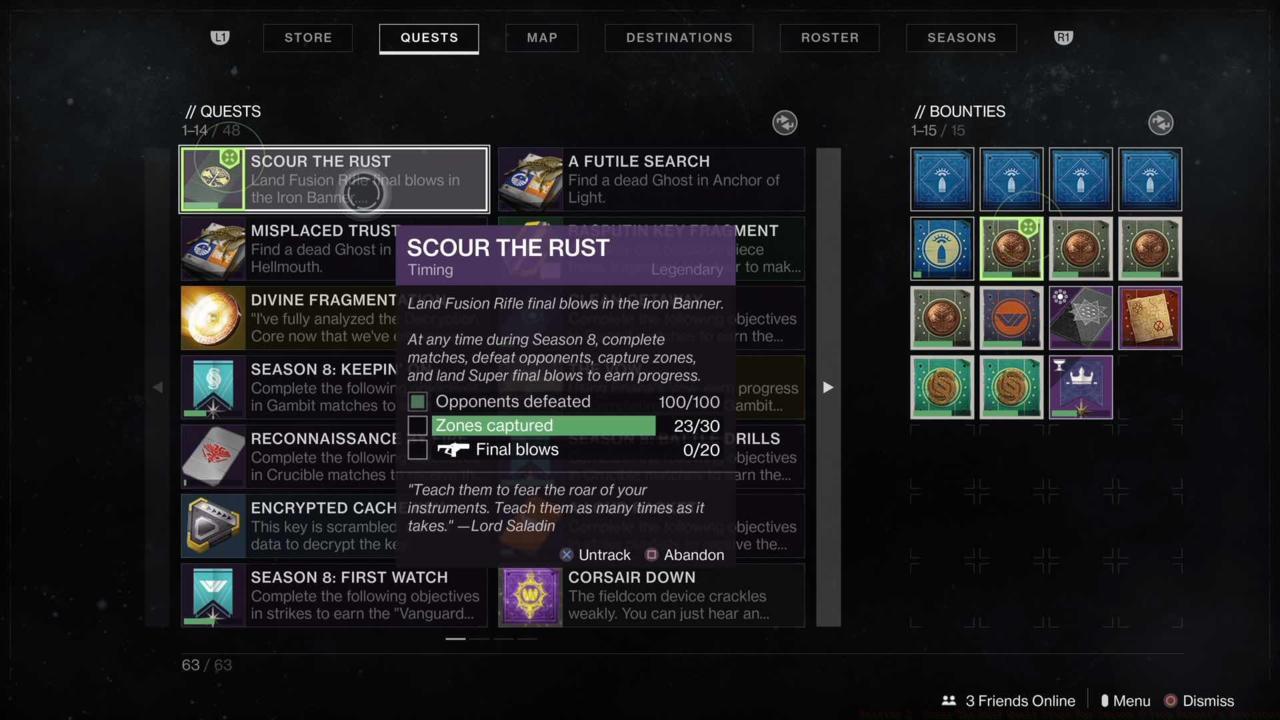Go to the Destinations tab
This screenshot has width=1280, height=720.
679,38
